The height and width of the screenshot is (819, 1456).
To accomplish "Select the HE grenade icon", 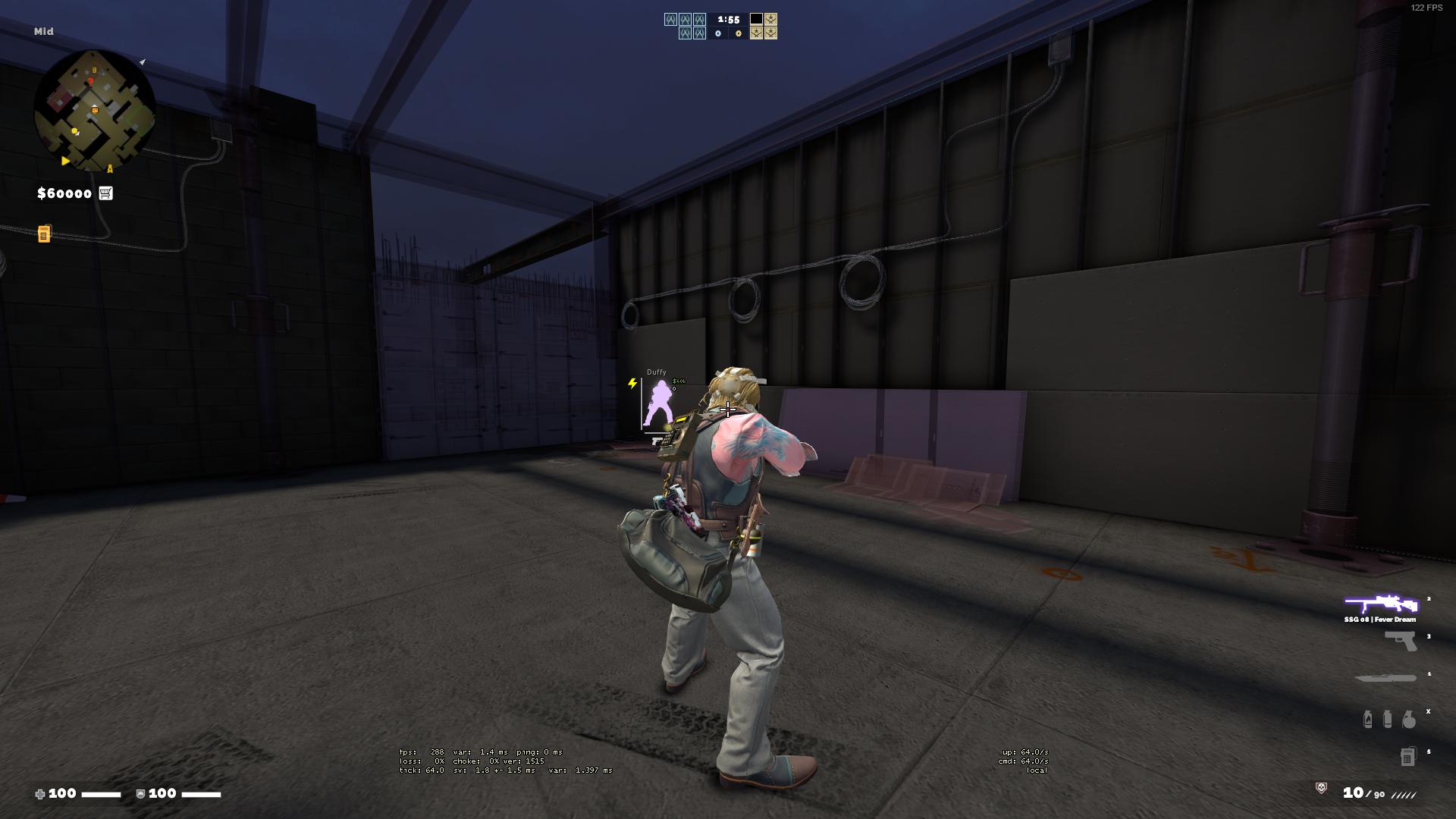I will click(x=1408, y=720).
